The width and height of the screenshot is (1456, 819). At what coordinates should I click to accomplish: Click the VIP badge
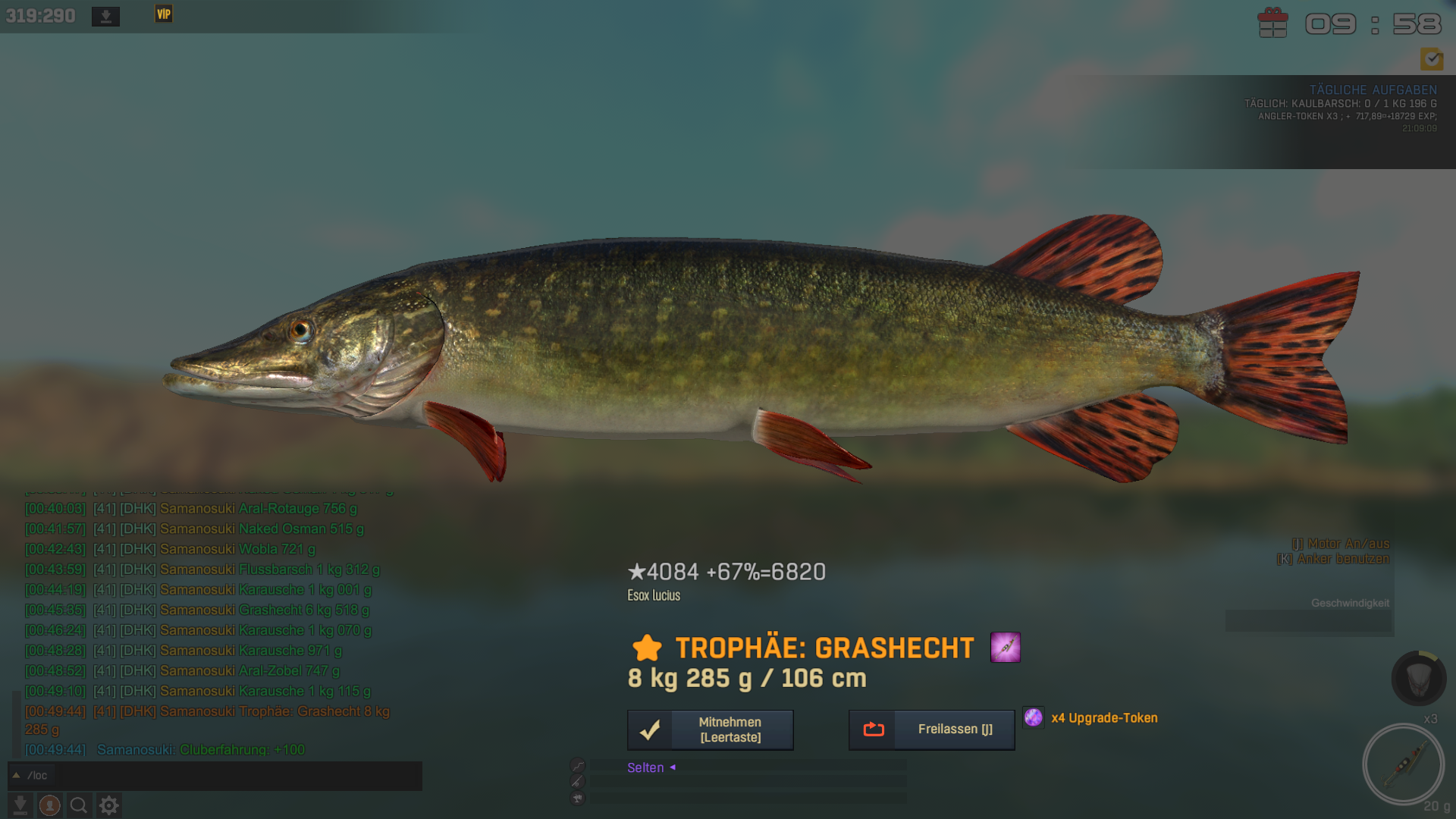164,14
